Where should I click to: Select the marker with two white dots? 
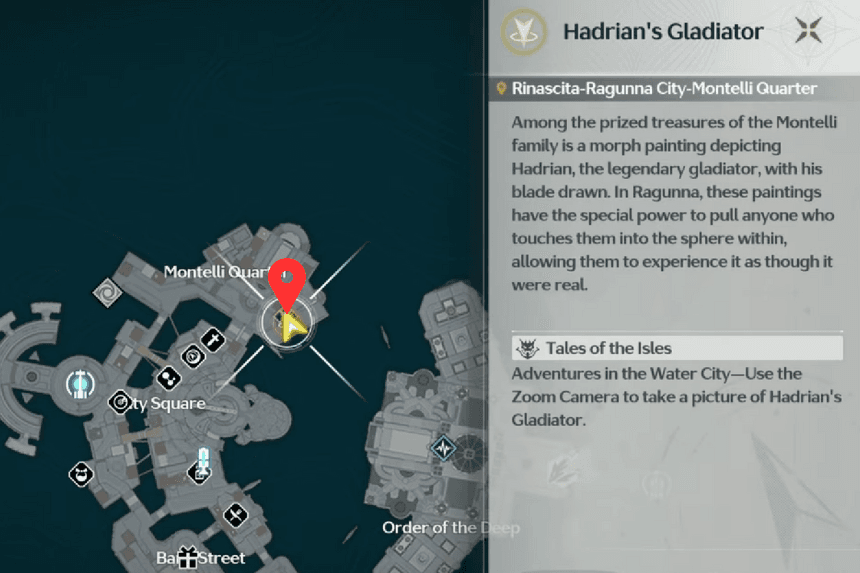click(167, 378)
